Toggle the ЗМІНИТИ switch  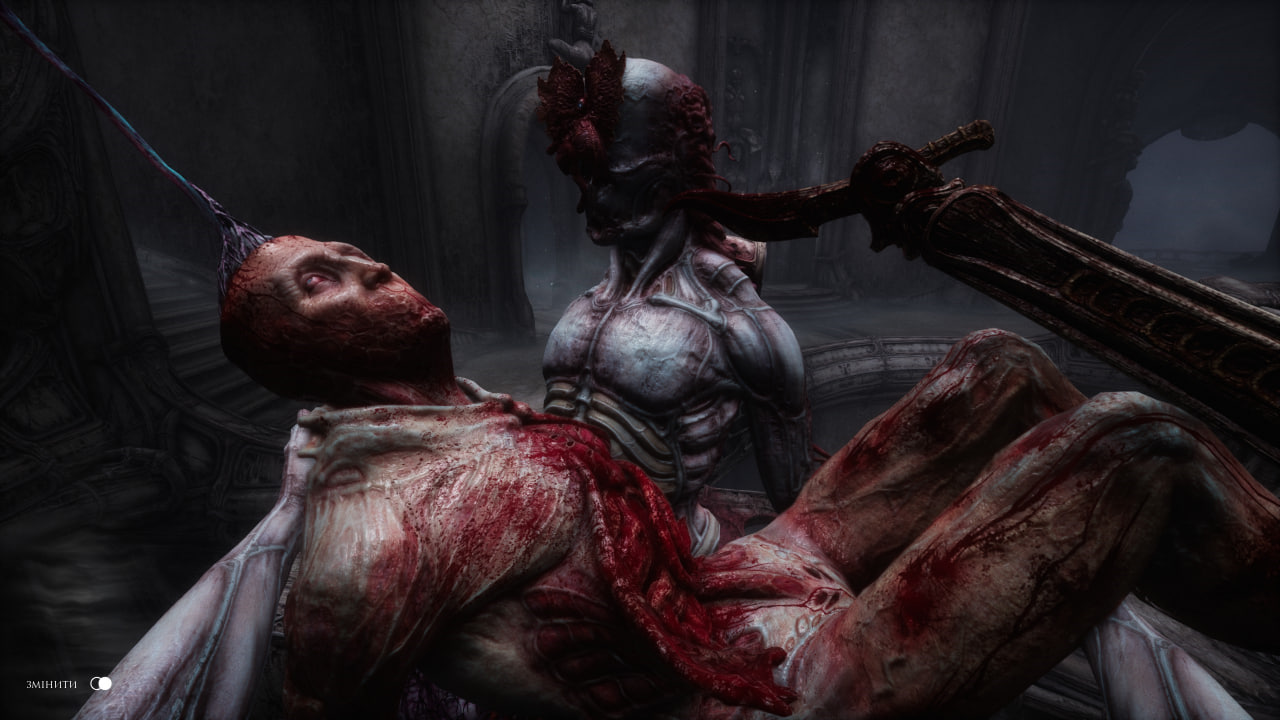[100, 684]
